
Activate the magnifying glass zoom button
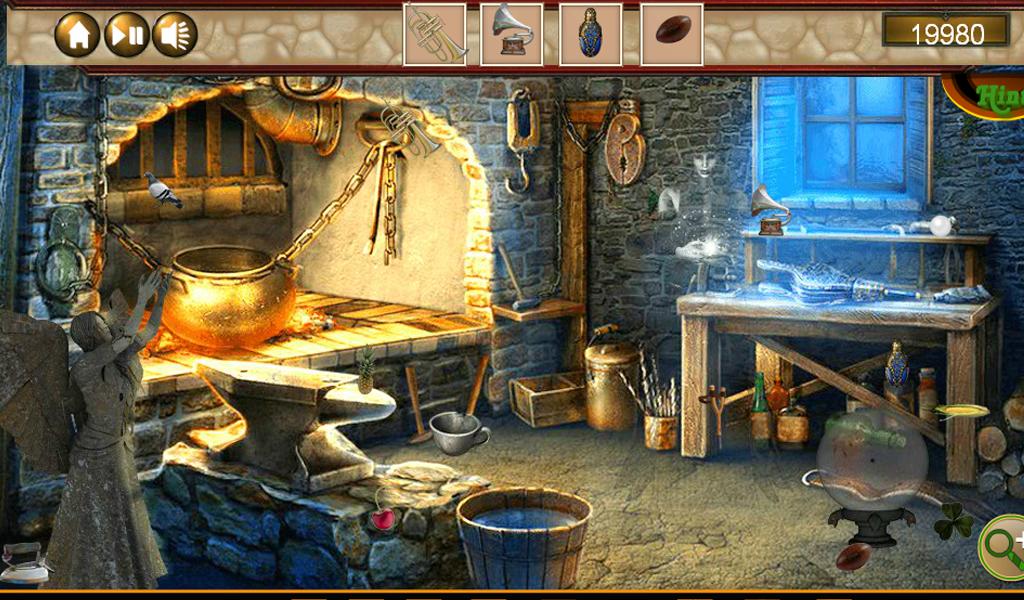[x=1003, y=546]
